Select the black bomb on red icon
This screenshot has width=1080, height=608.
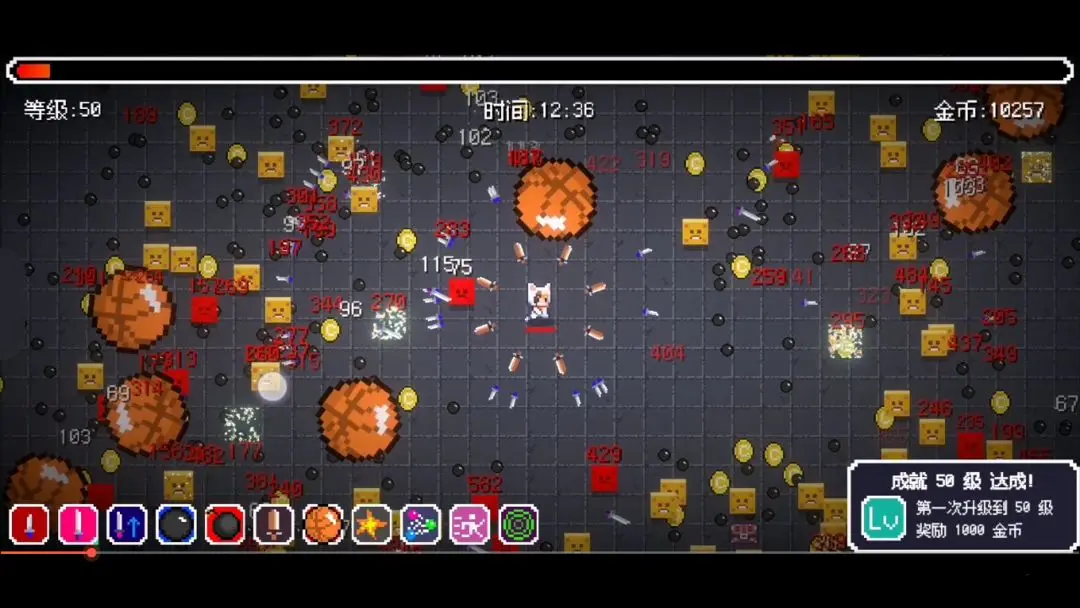click(x=225, y=525)
